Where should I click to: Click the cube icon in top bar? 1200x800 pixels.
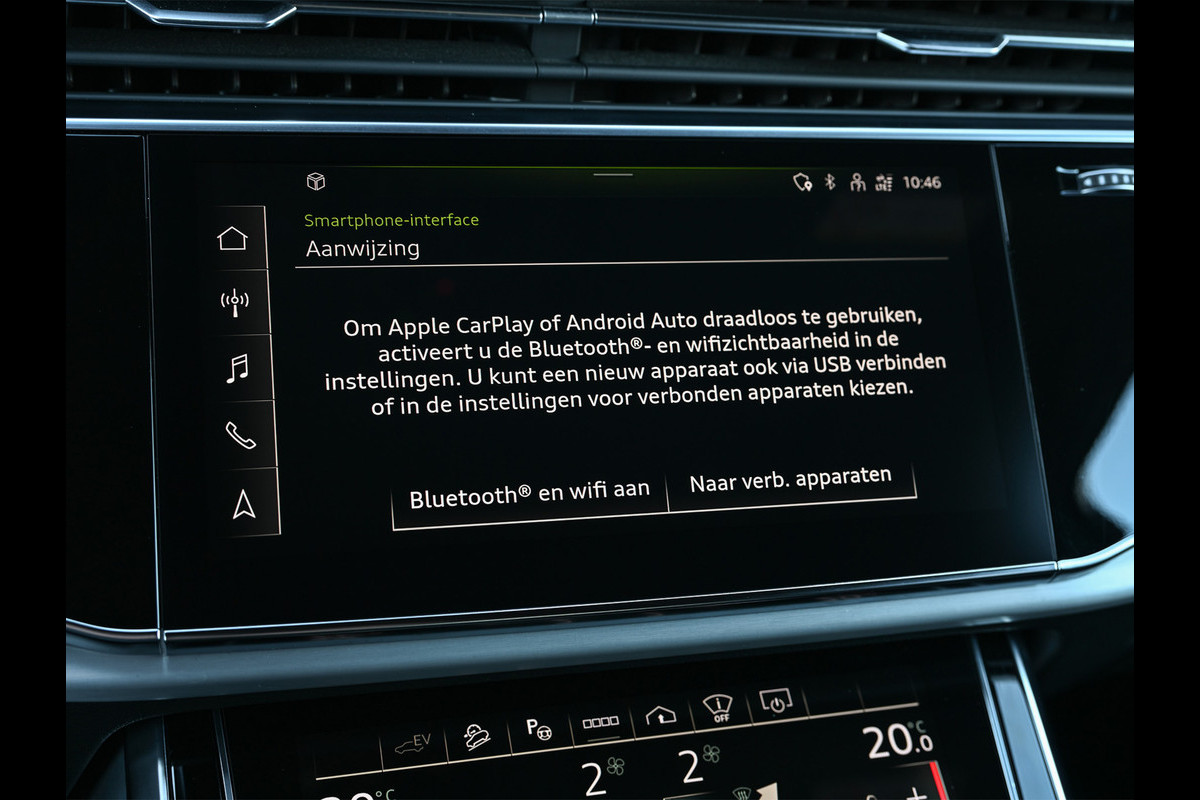pyautogui.click(x=315, y=181)
